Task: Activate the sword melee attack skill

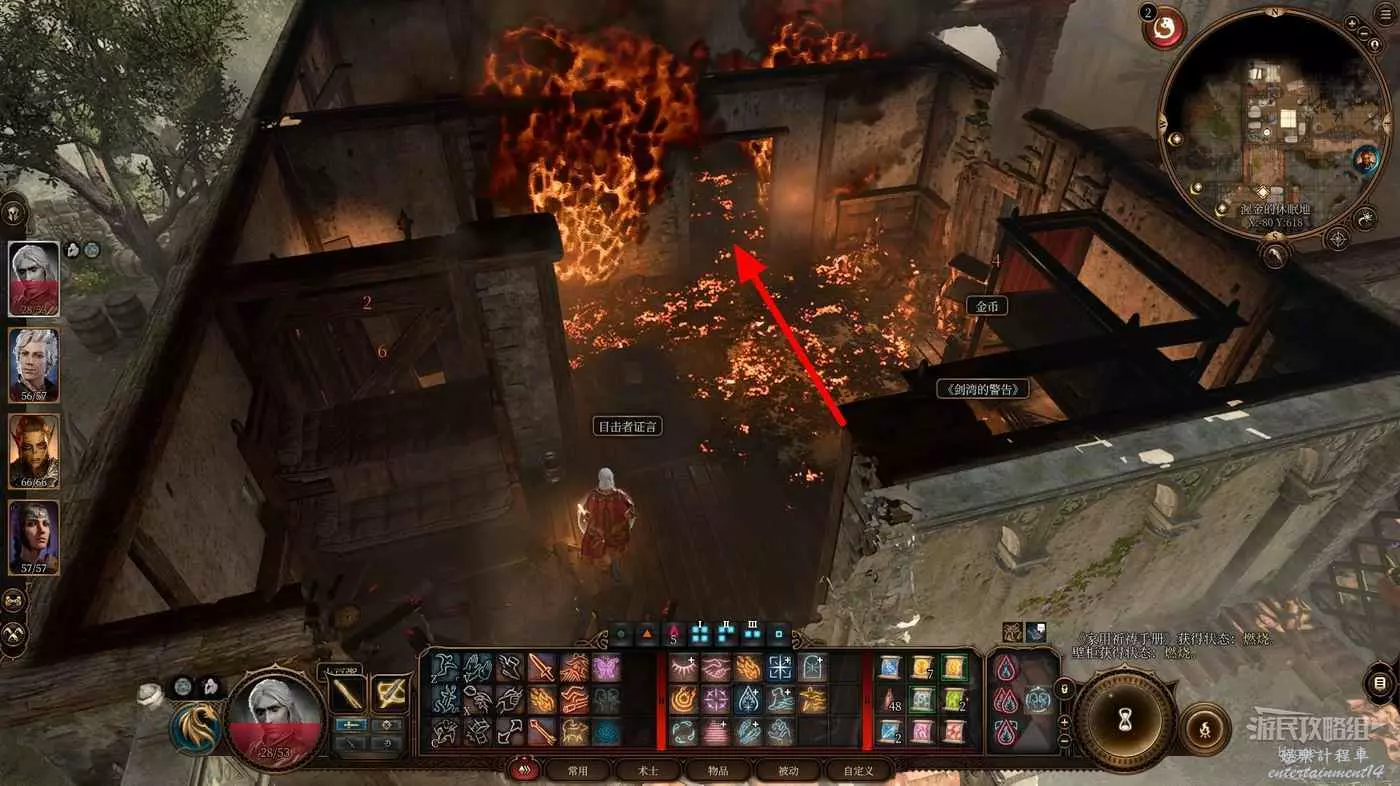Action: (x=542, y=667)
